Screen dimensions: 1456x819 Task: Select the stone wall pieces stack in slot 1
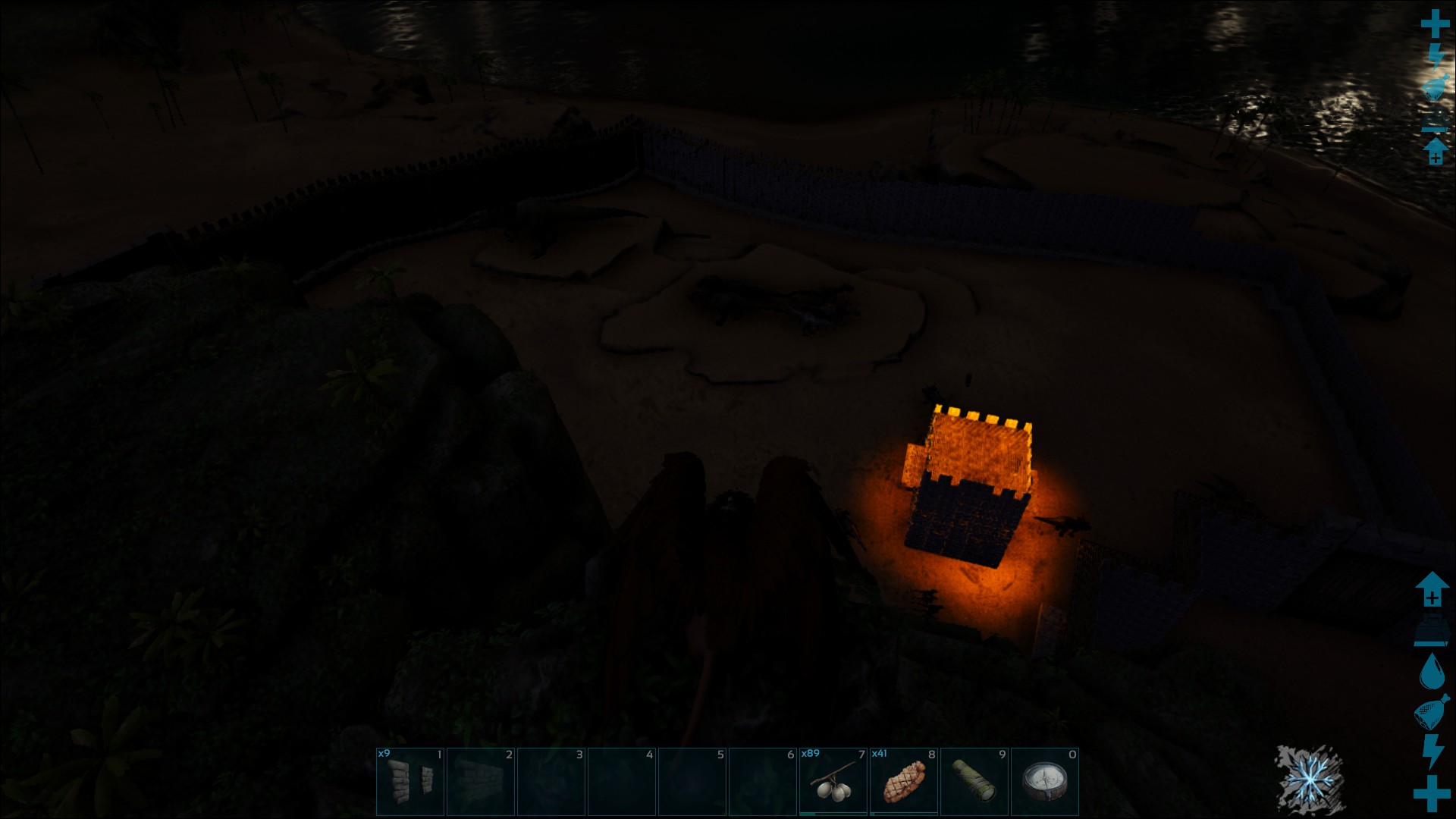click(x=410, y=782)
